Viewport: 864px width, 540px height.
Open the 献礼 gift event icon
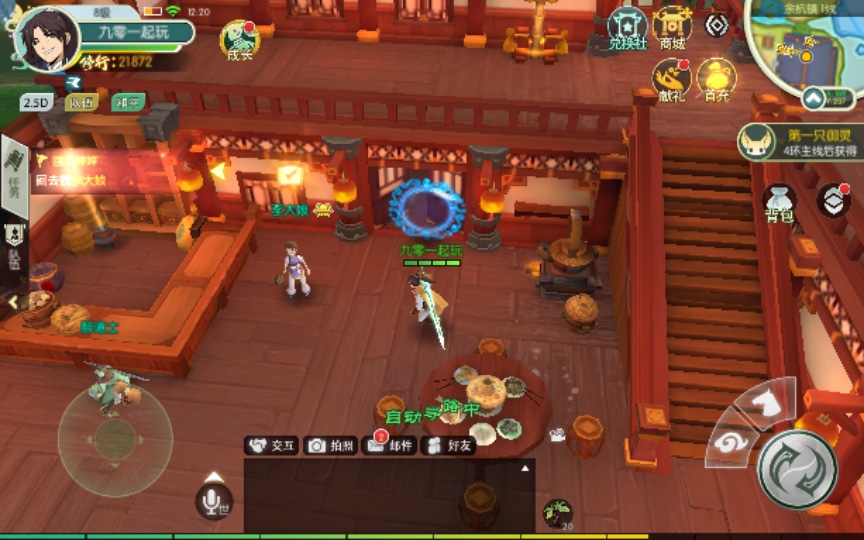tap(672, 80)
